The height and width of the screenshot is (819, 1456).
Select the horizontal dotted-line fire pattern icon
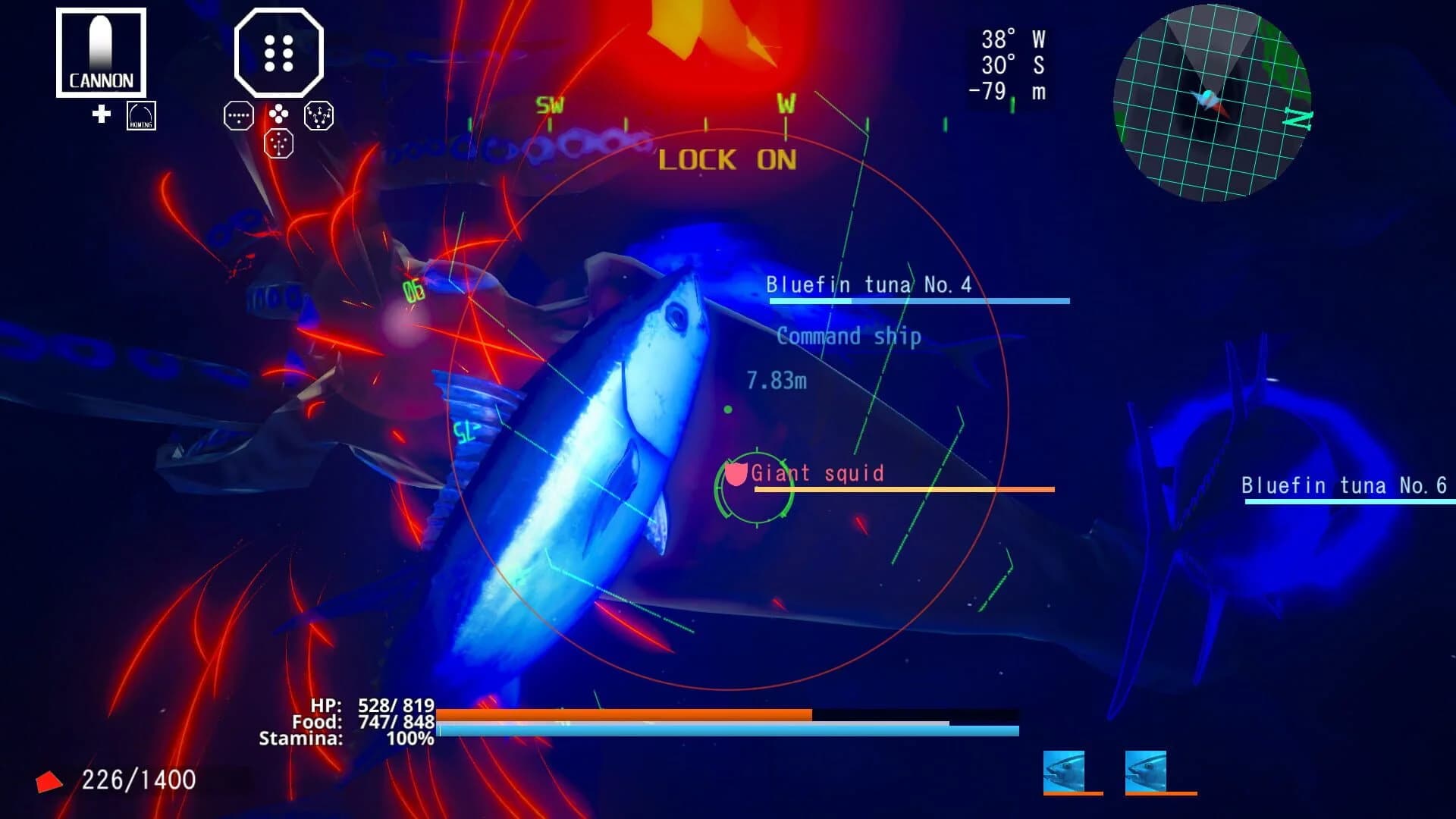pos(239,116)
